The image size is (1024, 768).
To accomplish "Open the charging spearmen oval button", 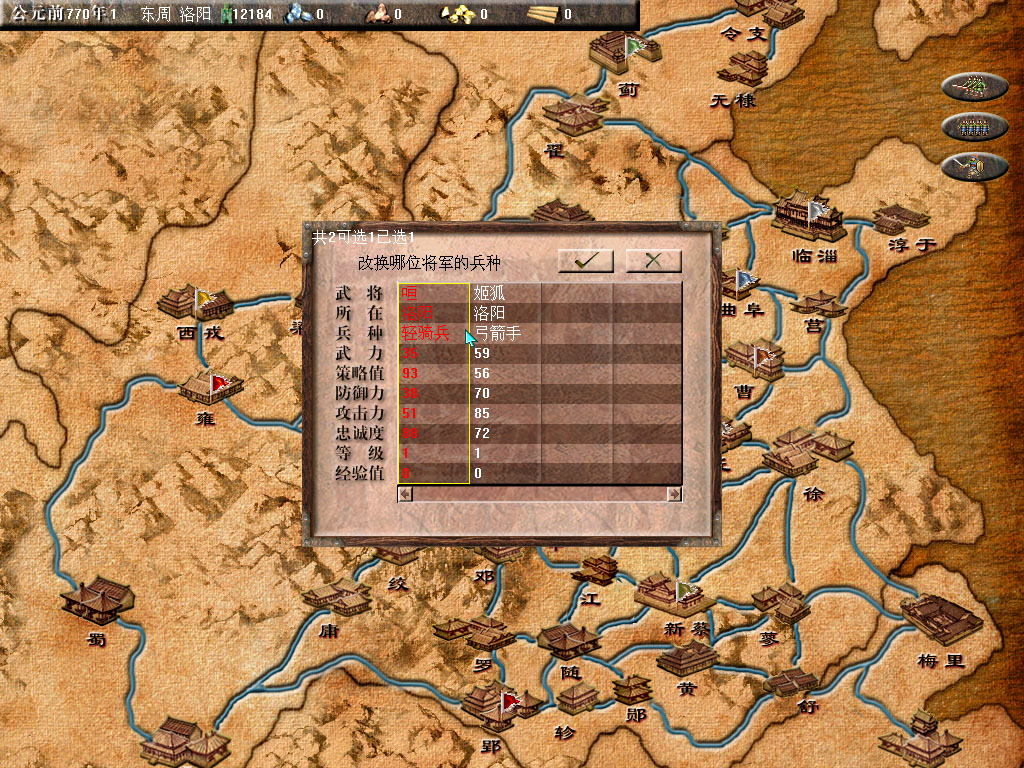I will tap(973, 87).
